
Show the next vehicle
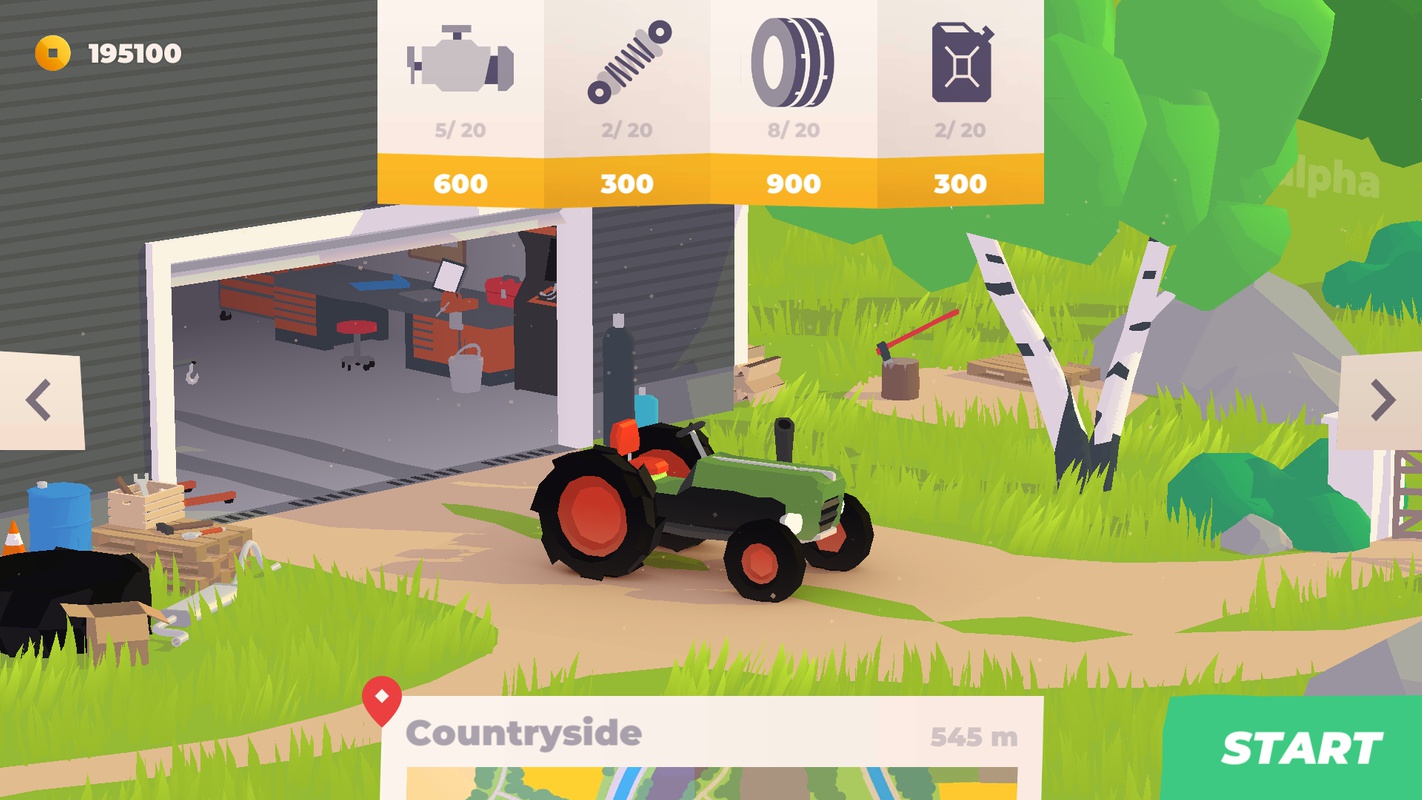[x=1382, y=400]
